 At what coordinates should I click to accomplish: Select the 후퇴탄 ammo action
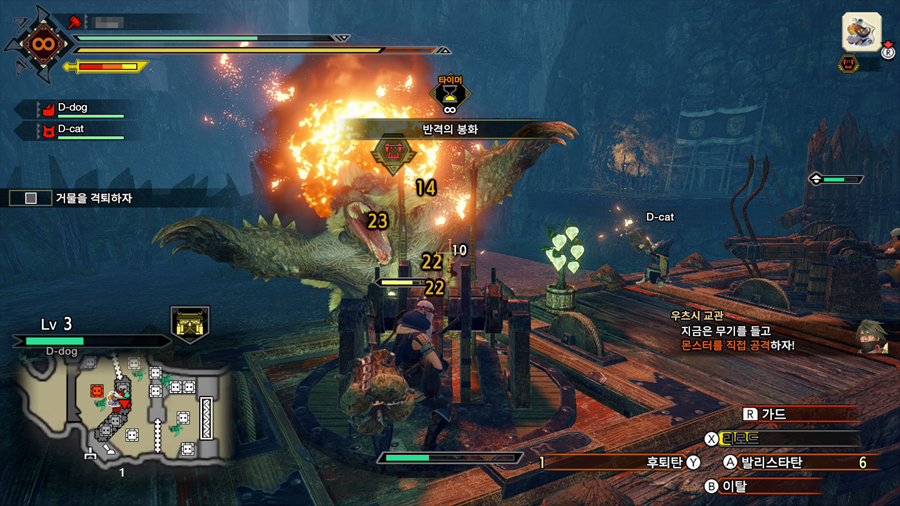coord(661,462)
